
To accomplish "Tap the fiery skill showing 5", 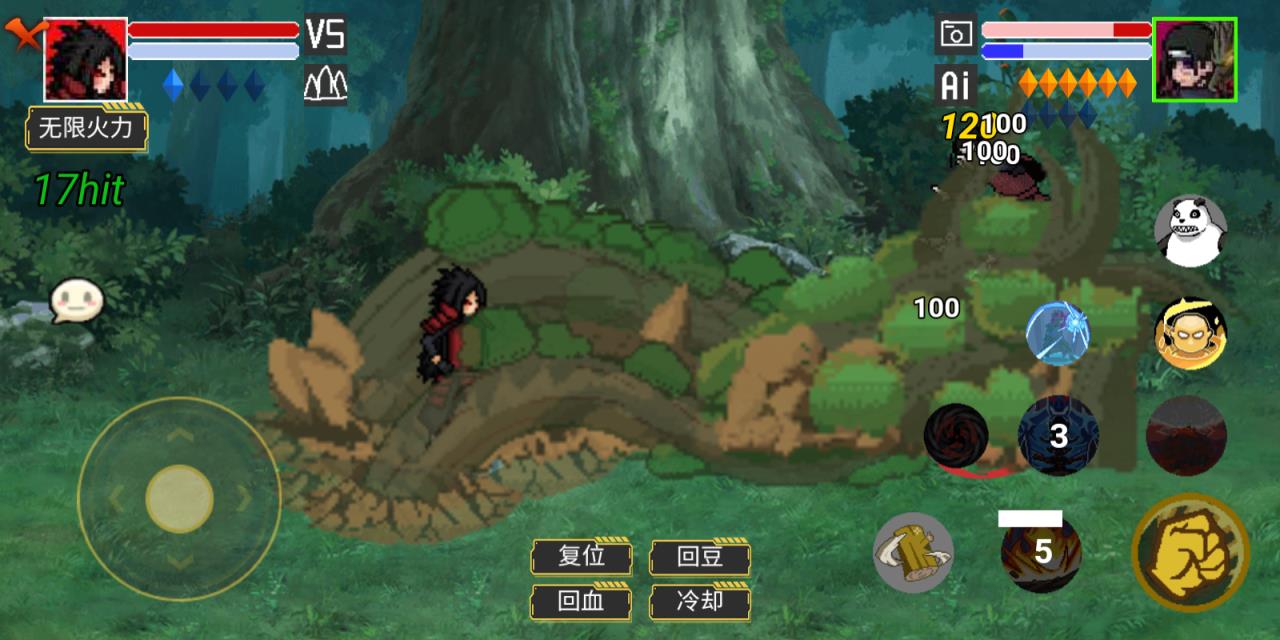I will [x=1041, y=552].
